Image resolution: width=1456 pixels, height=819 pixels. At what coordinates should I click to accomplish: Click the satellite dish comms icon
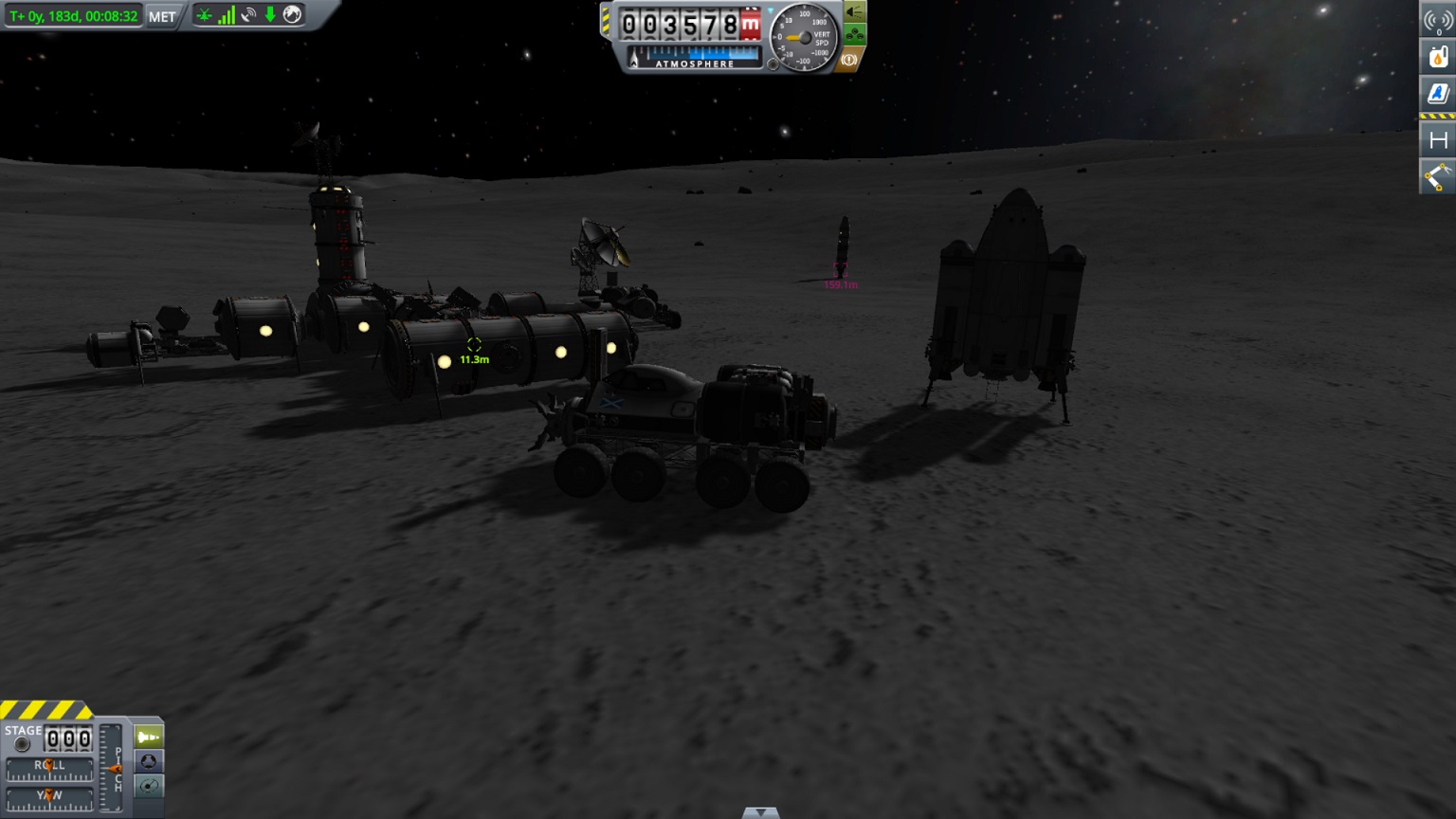coord(248,15)
